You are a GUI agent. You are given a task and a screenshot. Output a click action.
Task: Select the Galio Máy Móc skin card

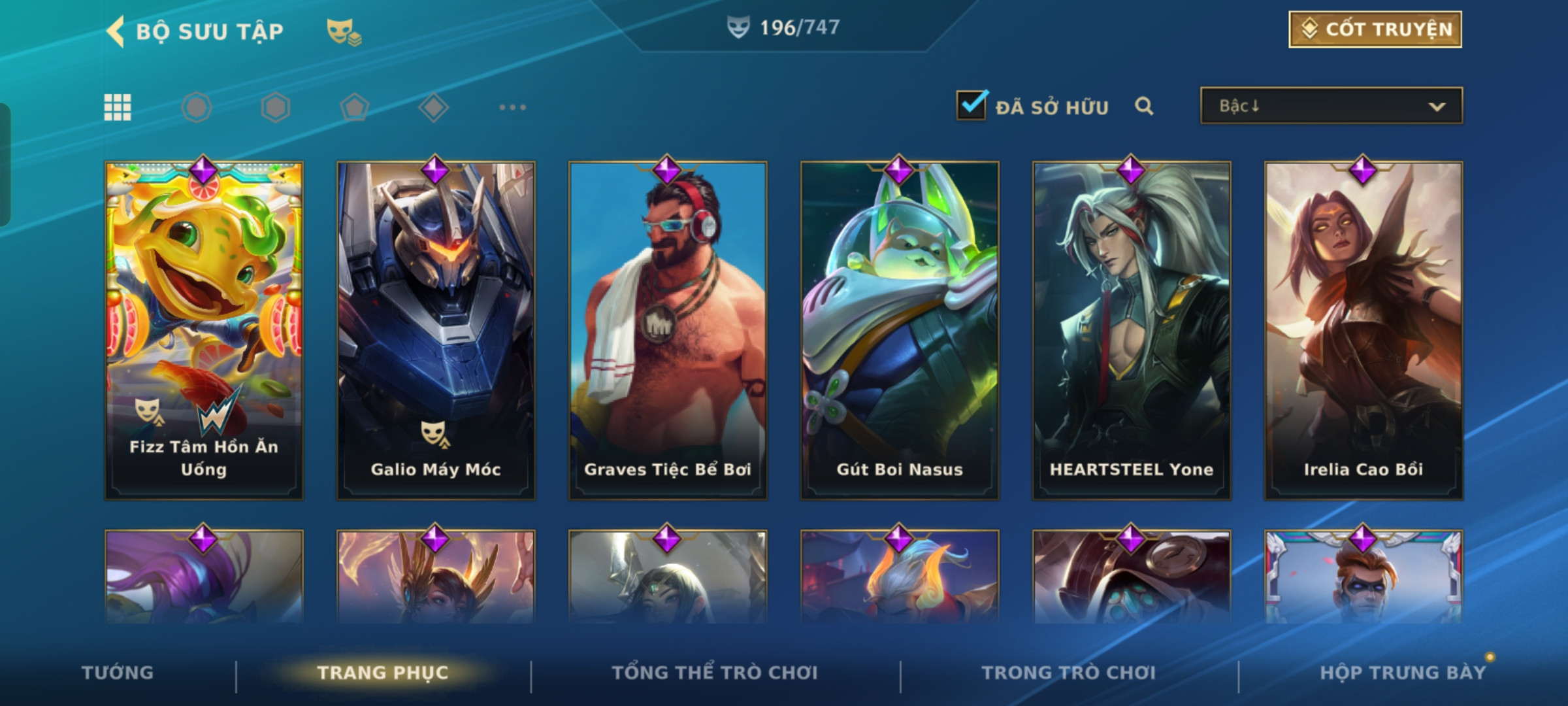436,330
